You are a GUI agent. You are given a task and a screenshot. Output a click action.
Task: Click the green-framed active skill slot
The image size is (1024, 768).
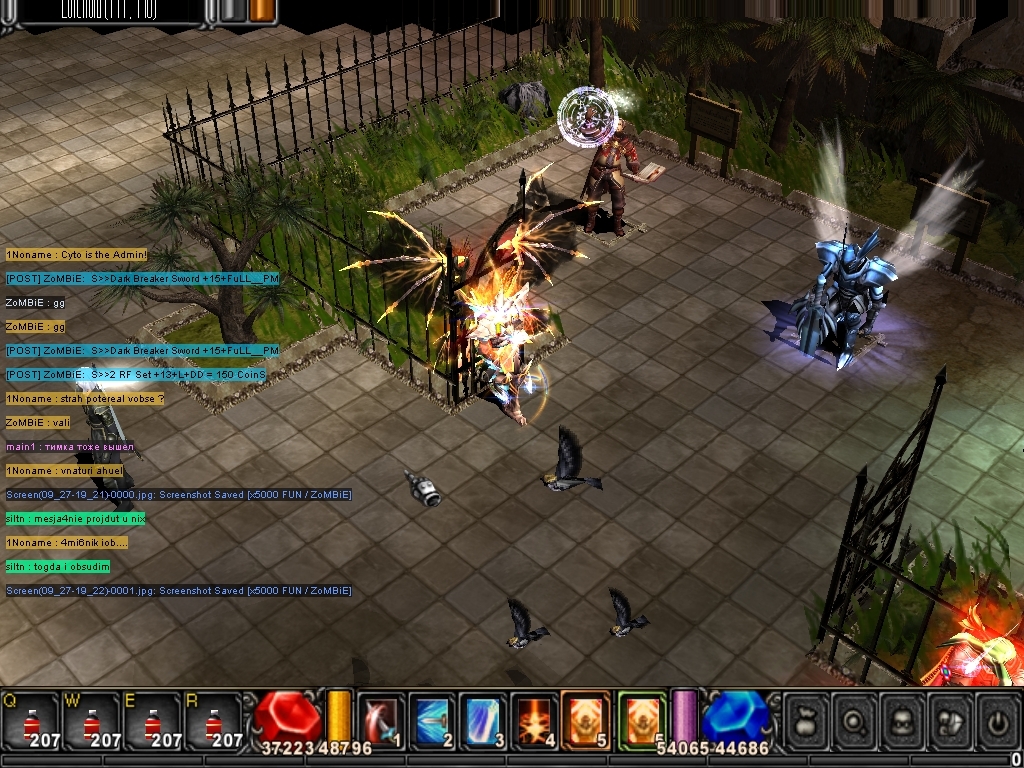(x=641, y=719)
